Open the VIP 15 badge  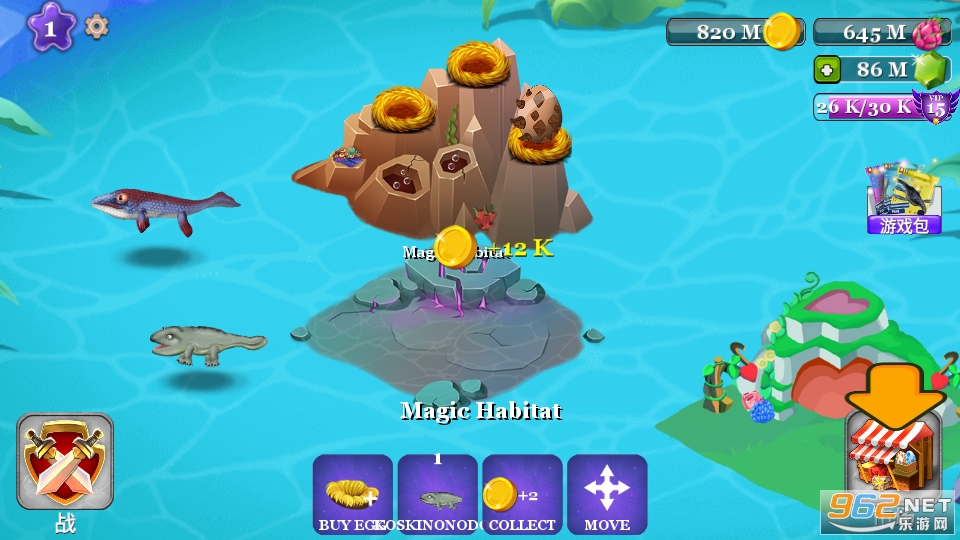936,106
